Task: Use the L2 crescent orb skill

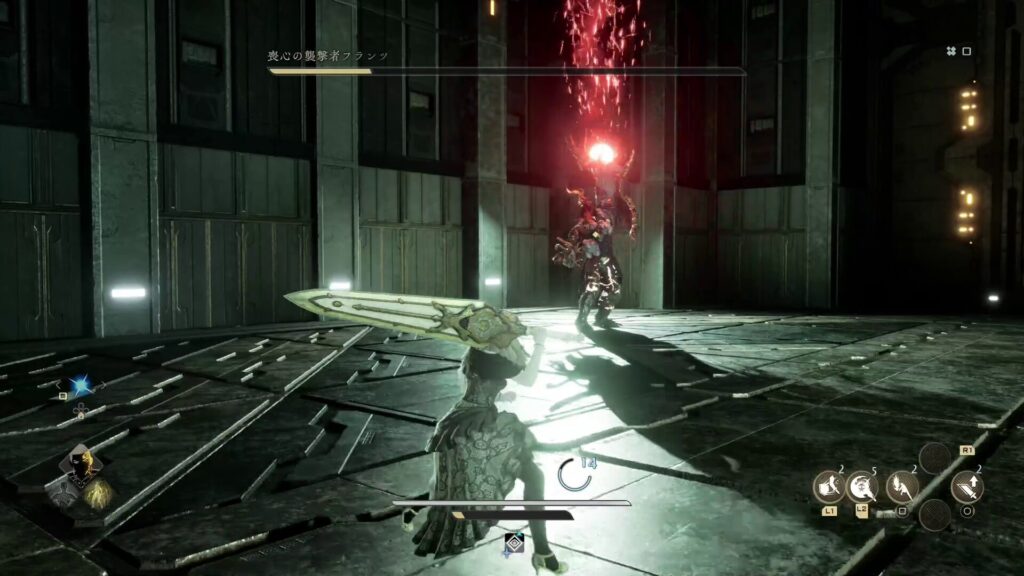Action: click(862, 487)
